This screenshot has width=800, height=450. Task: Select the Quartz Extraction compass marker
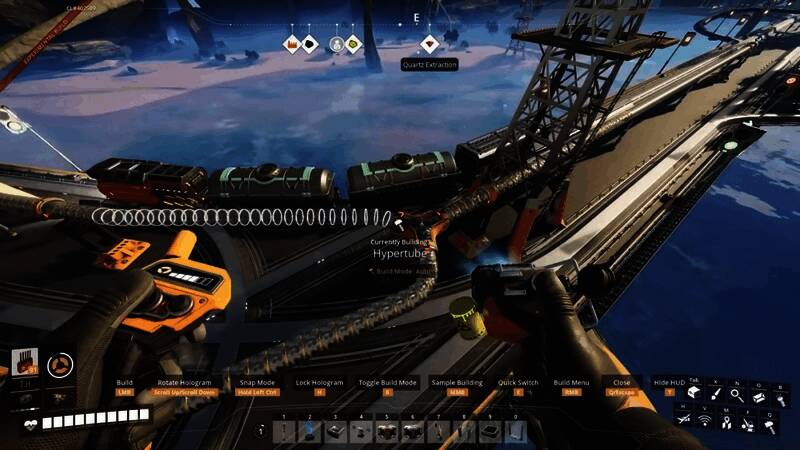point(429,44)
